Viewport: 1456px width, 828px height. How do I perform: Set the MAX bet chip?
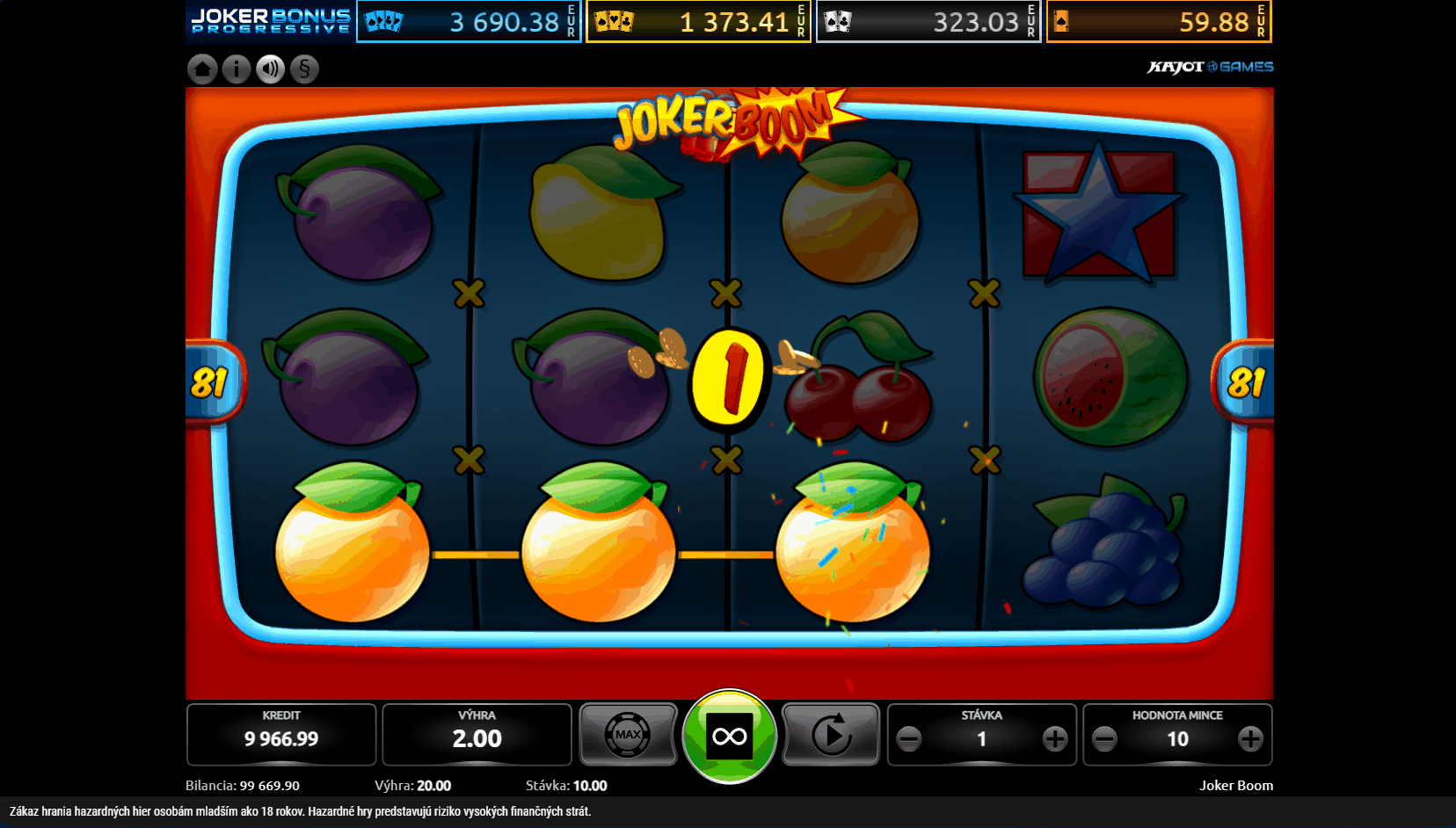pyautogui.click(x=628, y=735)
